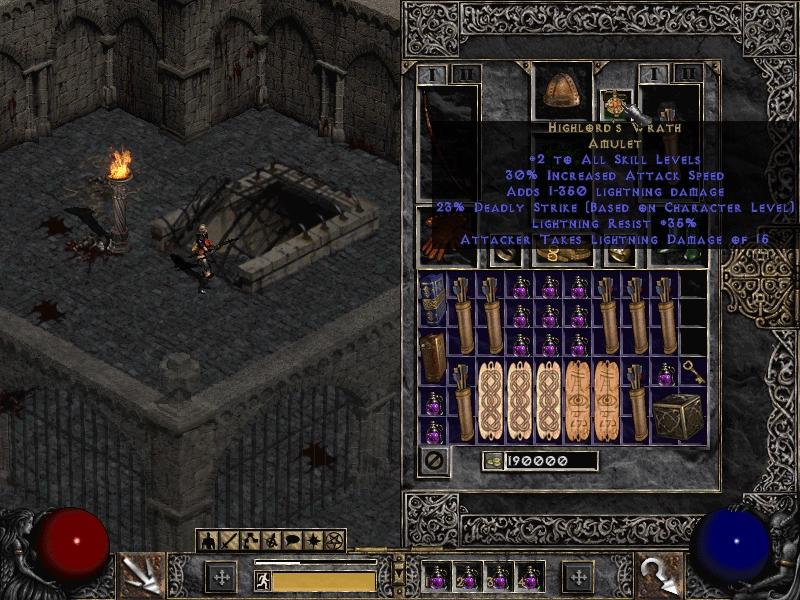This screenshot has height=600, width=800.
Task: Select the Highlord's Wrath amulet
Action: [x=612, y=104]
